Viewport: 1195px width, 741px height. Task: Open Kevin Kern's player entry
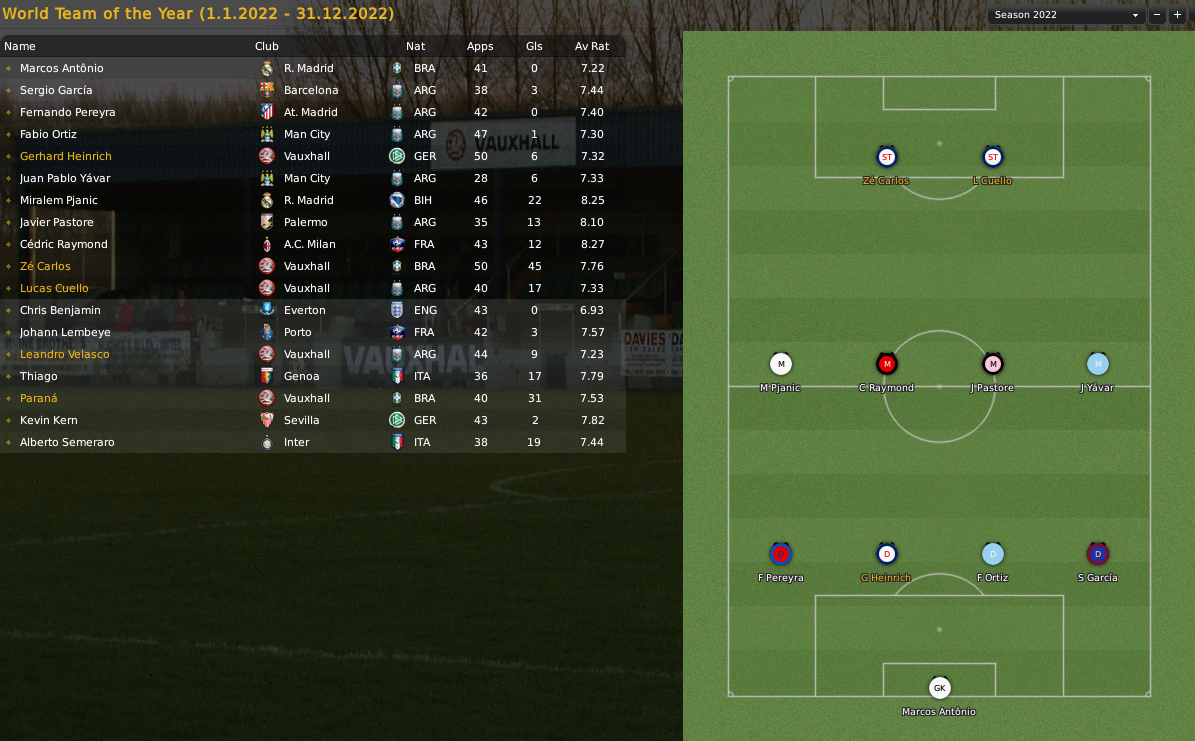pyautogui.click(x=49, y=420)
